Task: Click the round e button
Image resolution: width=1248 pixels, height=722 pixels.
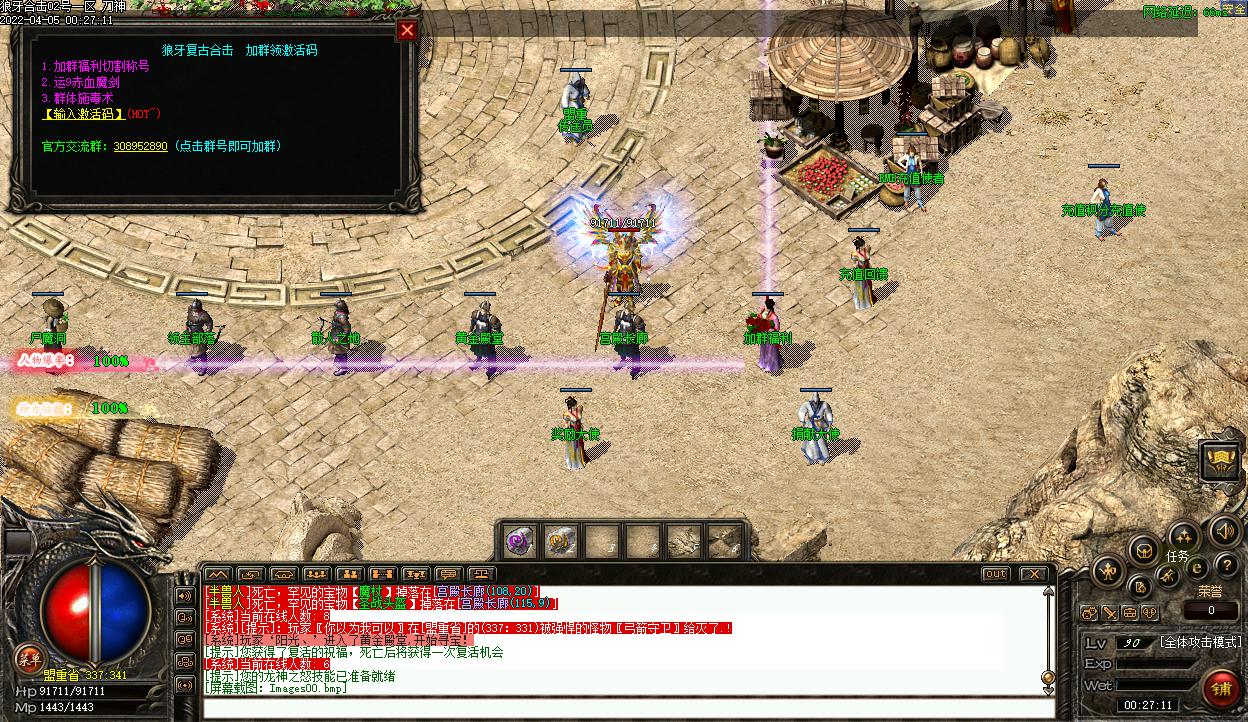Action: [1197, 569]
